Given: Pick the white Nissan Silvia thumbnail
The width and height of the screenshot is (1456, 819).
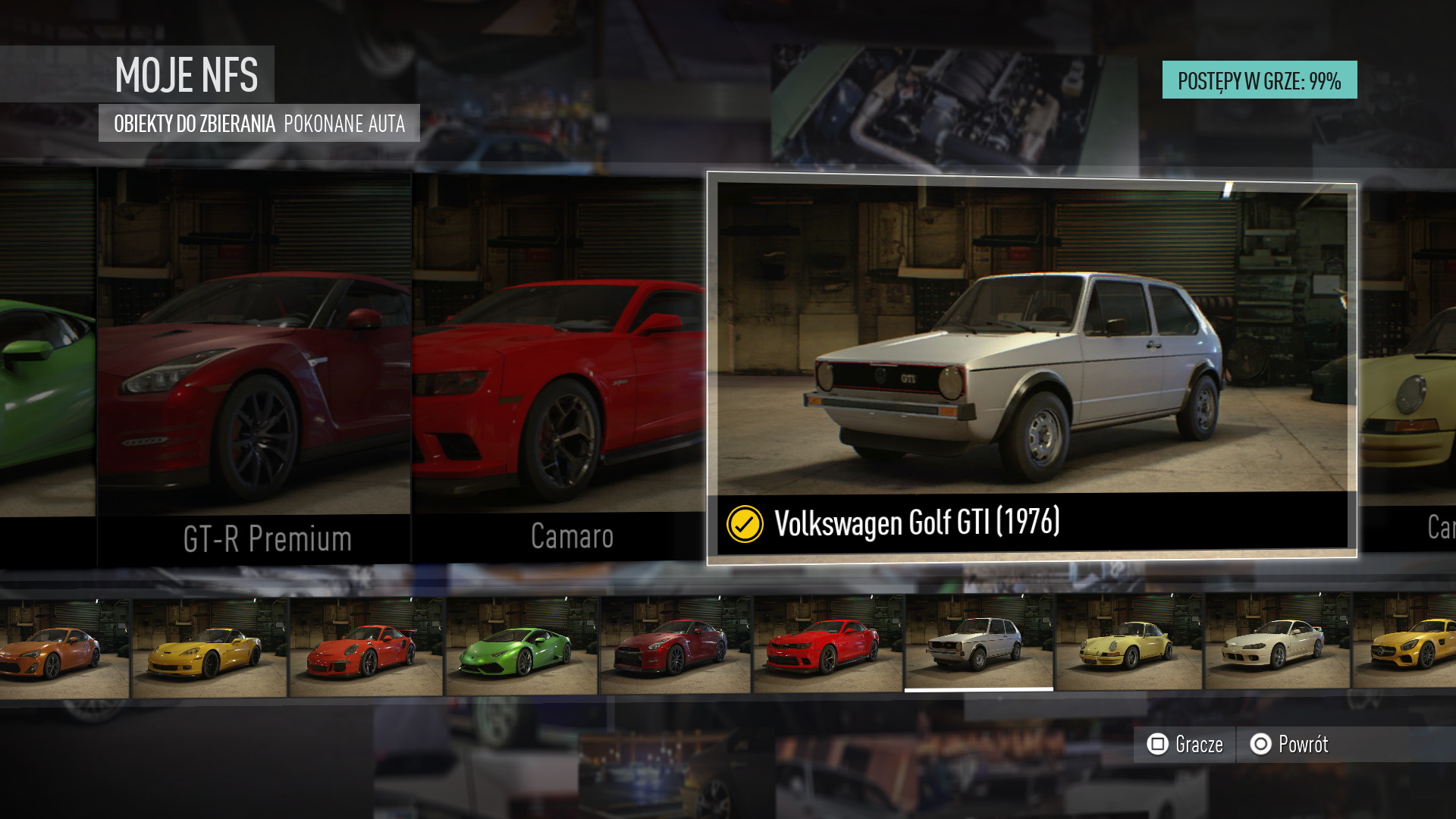Looking at the screenshot, I should (1277, 642).
